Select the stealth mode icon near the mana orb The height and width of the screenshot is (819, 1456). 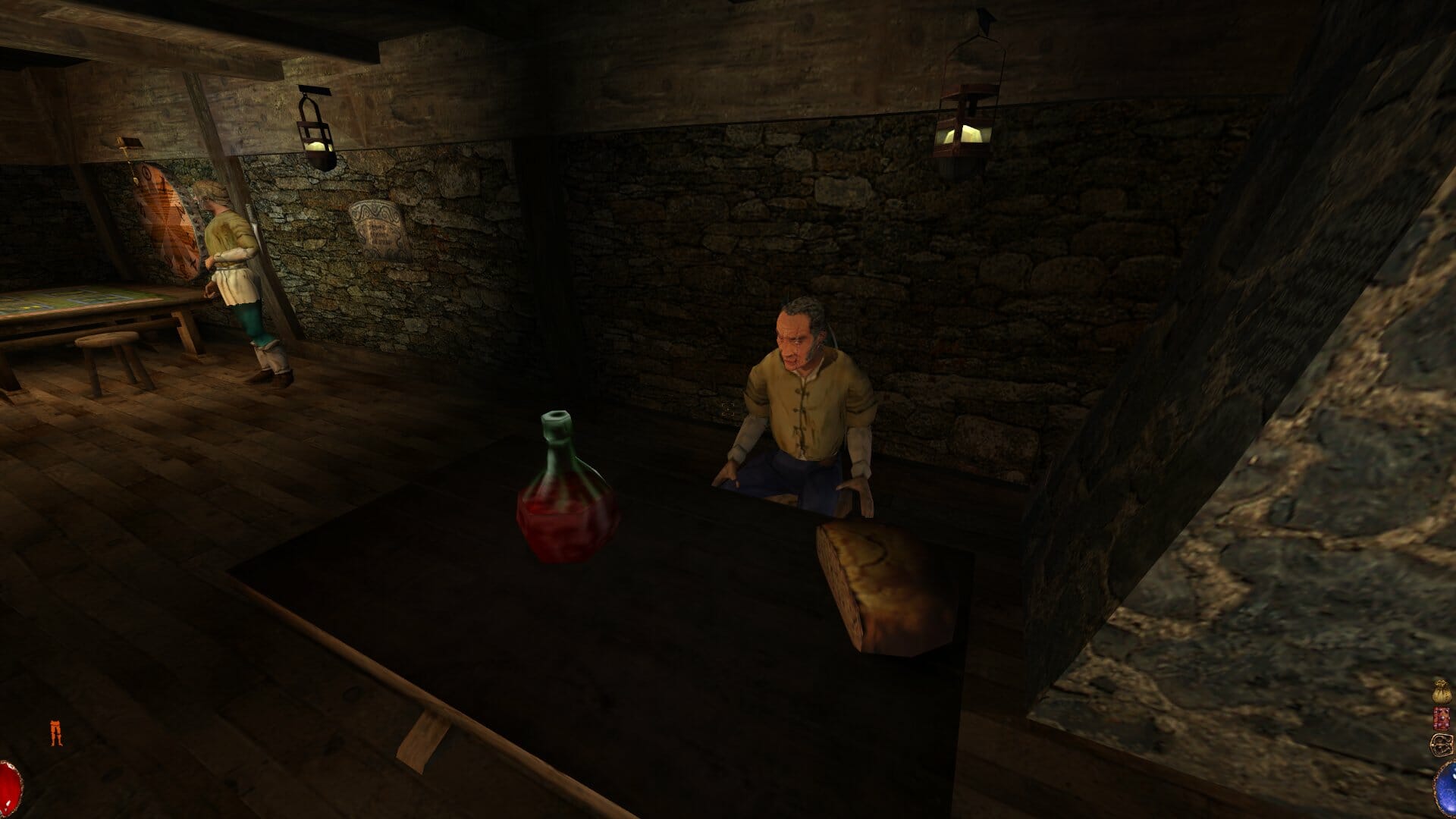1441,745
